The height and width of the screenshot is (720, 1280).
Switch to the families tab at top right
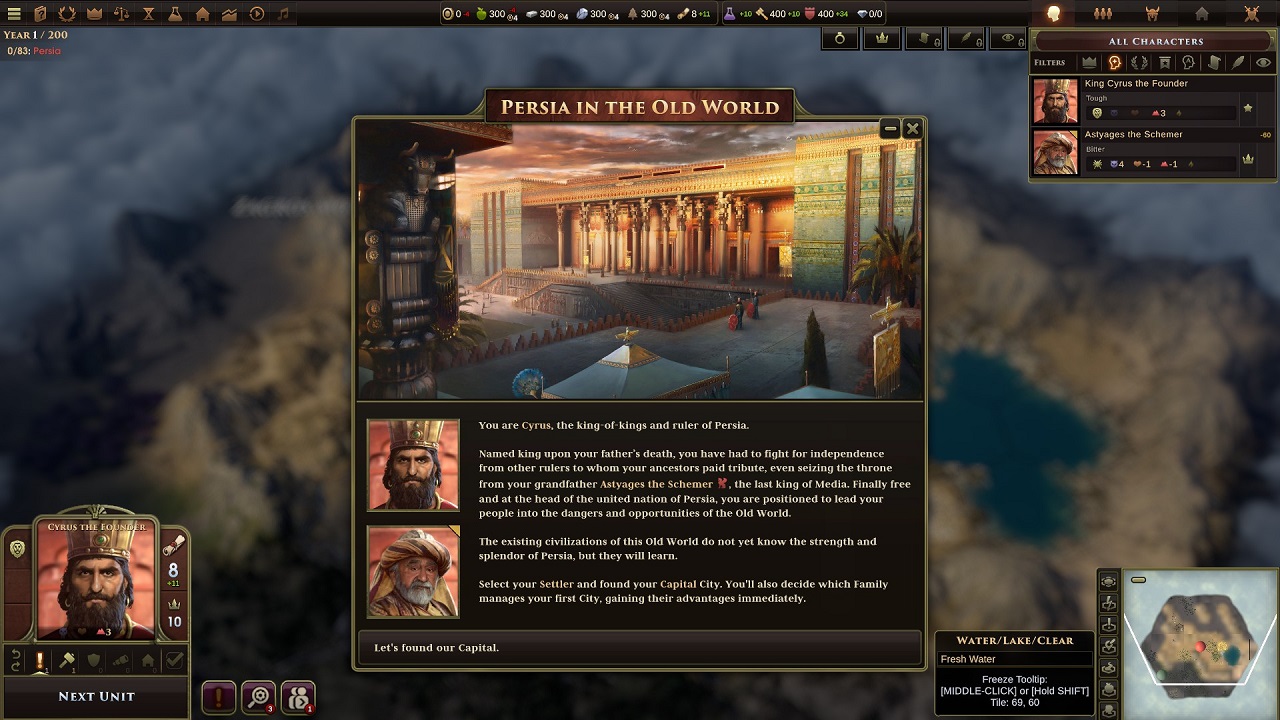pyautogui.click(x=1103, y=13)
